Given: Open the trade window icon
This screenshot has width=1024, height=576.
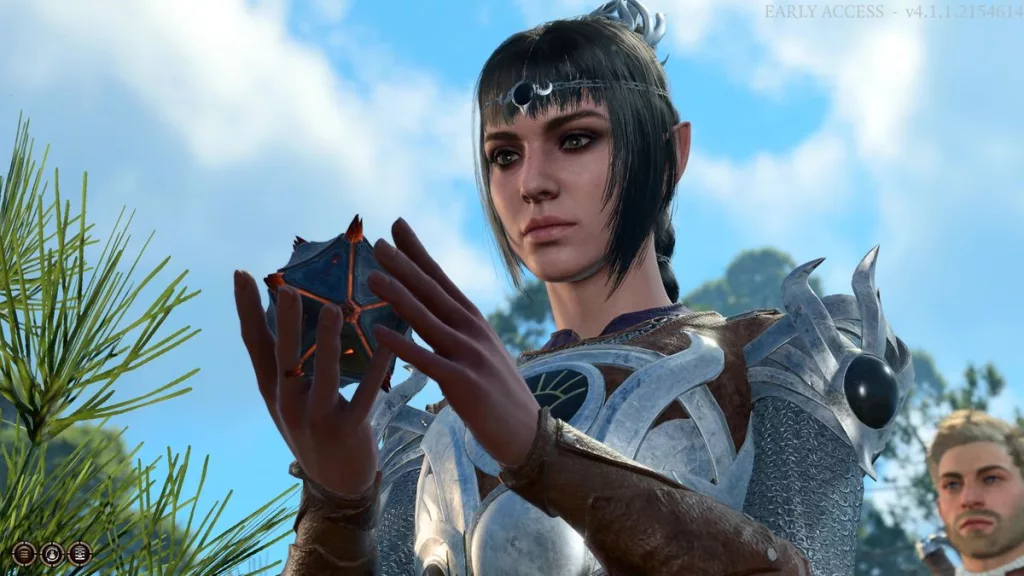Looking at the screenshot, I should 79,553.
